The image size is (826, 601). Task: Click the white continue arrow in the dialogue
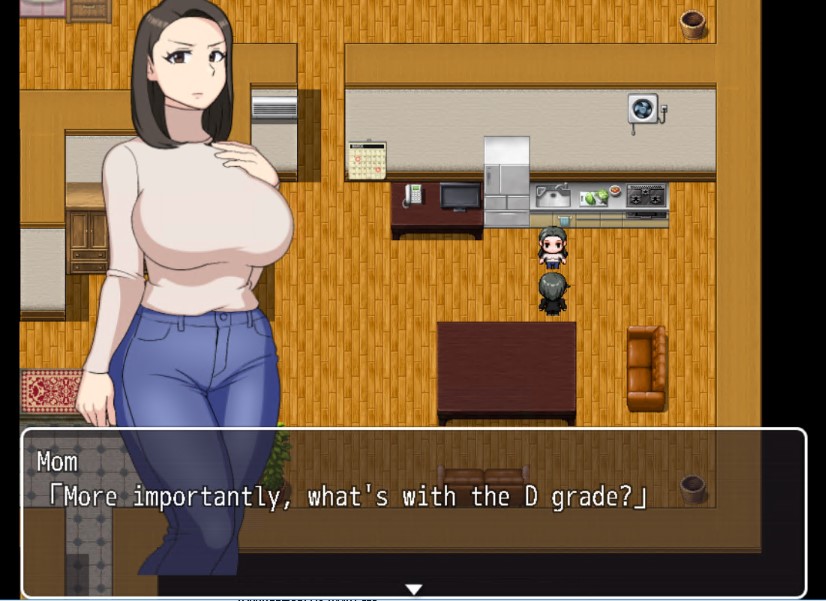pyautogui.click(x=413, y=589)
